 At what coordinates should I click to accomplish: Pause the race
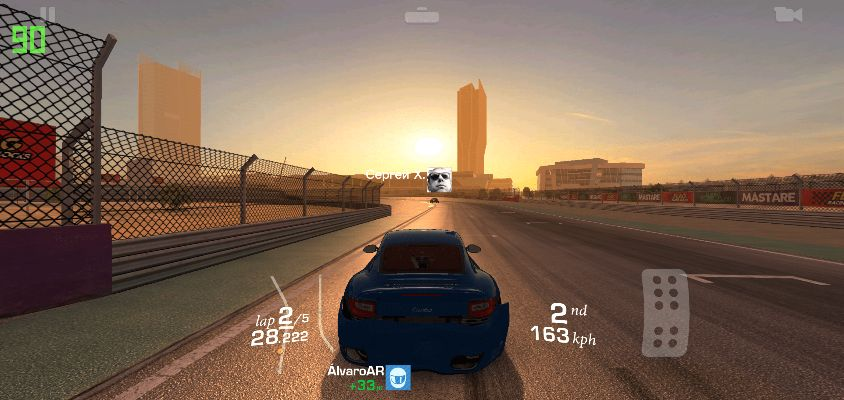pyautogui.click(x=47, y=14)
